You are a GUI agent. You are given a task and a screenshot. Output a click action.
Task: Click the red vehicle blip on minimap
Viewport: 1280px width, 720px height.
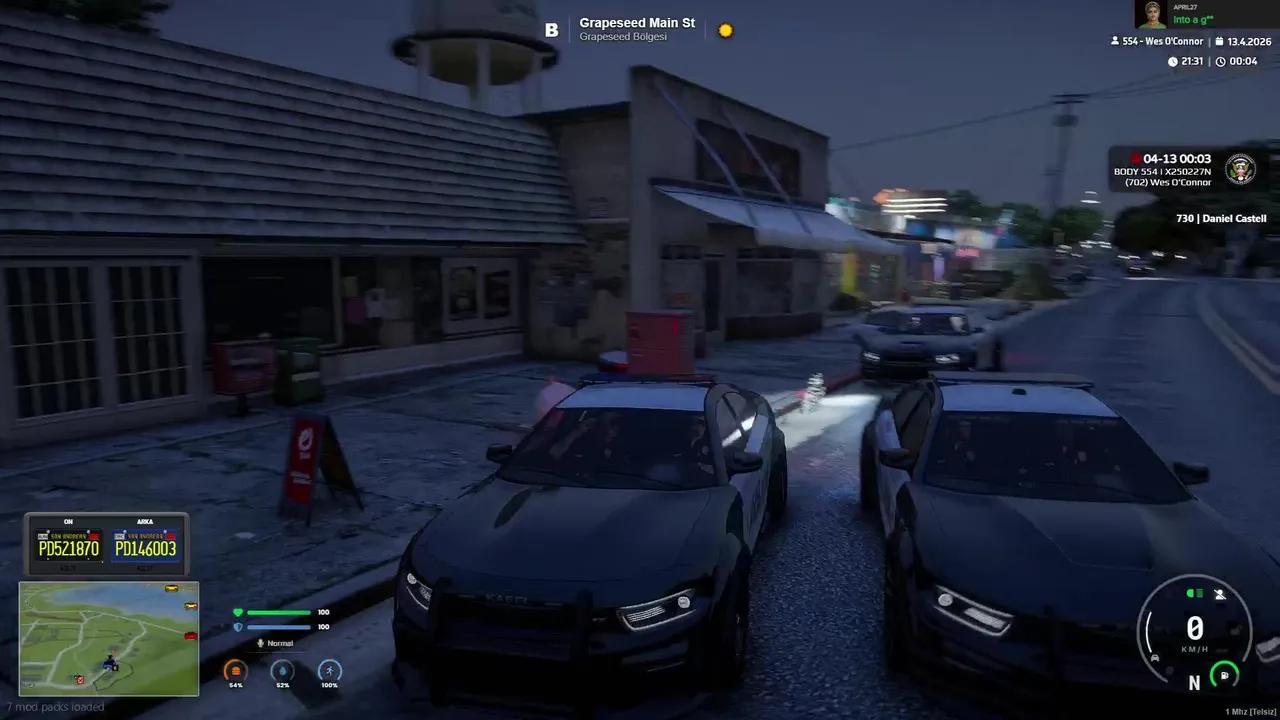click(190, 635)
